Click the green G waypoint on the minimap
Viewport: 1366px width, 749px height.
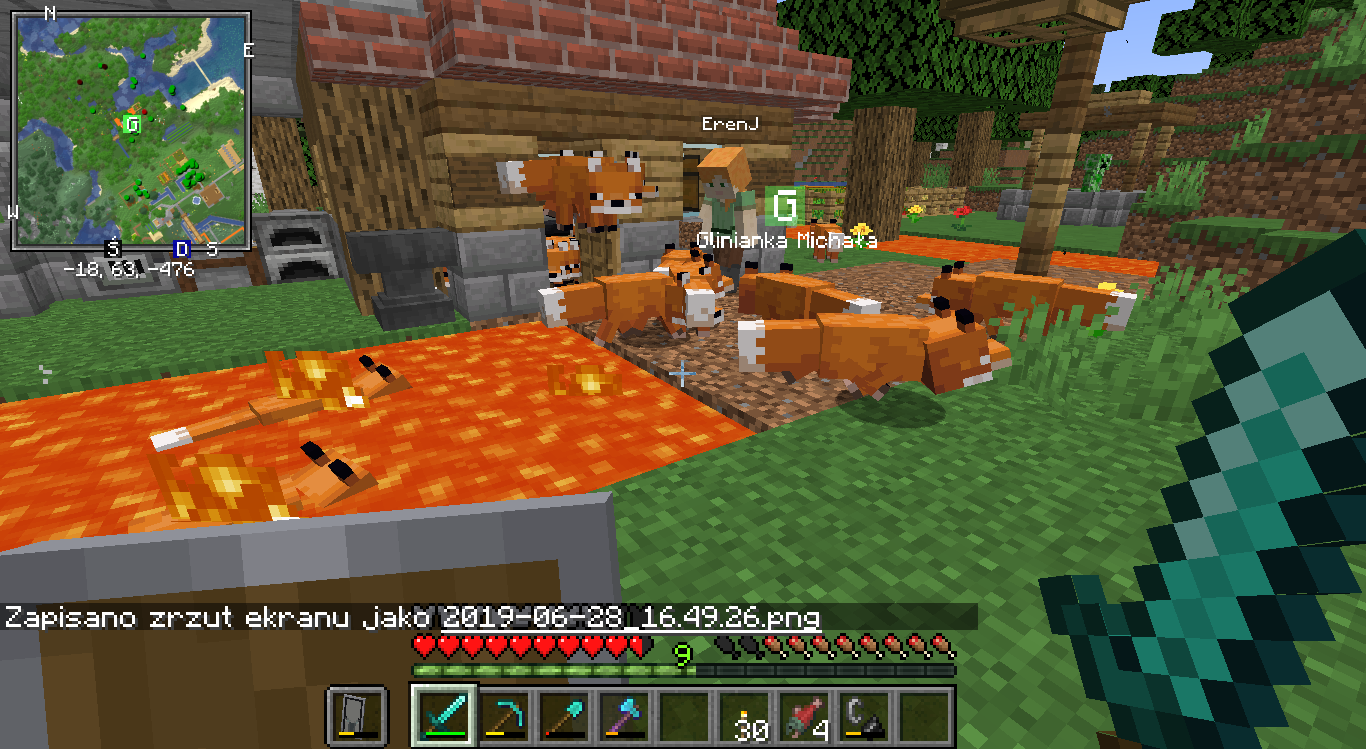[132, 124]
